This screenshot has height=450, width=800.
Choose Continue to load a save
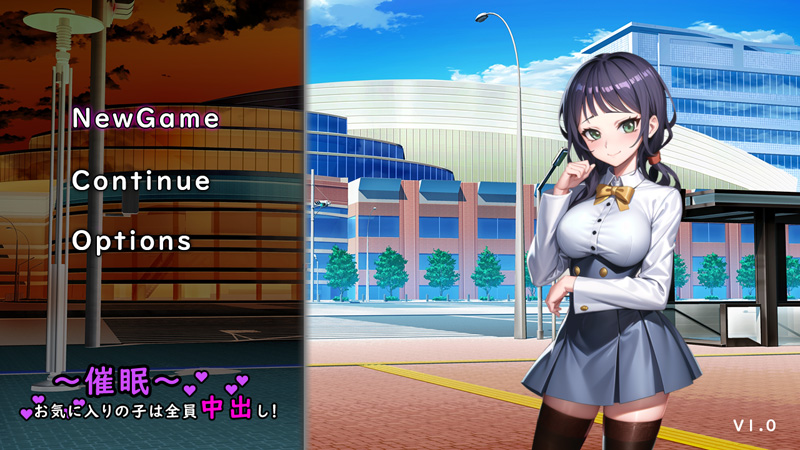(x=141, y=182)
